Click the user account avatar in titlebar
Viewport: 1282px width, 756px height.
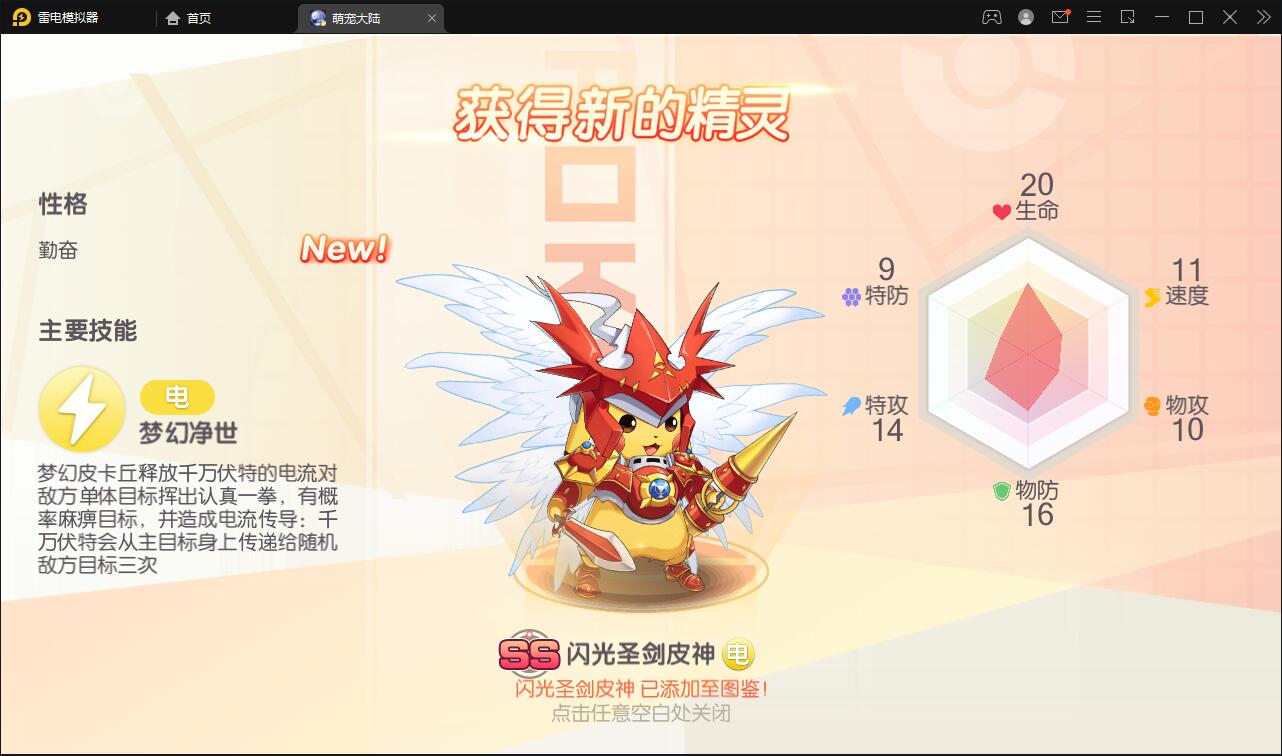(x=1024, y=17)
